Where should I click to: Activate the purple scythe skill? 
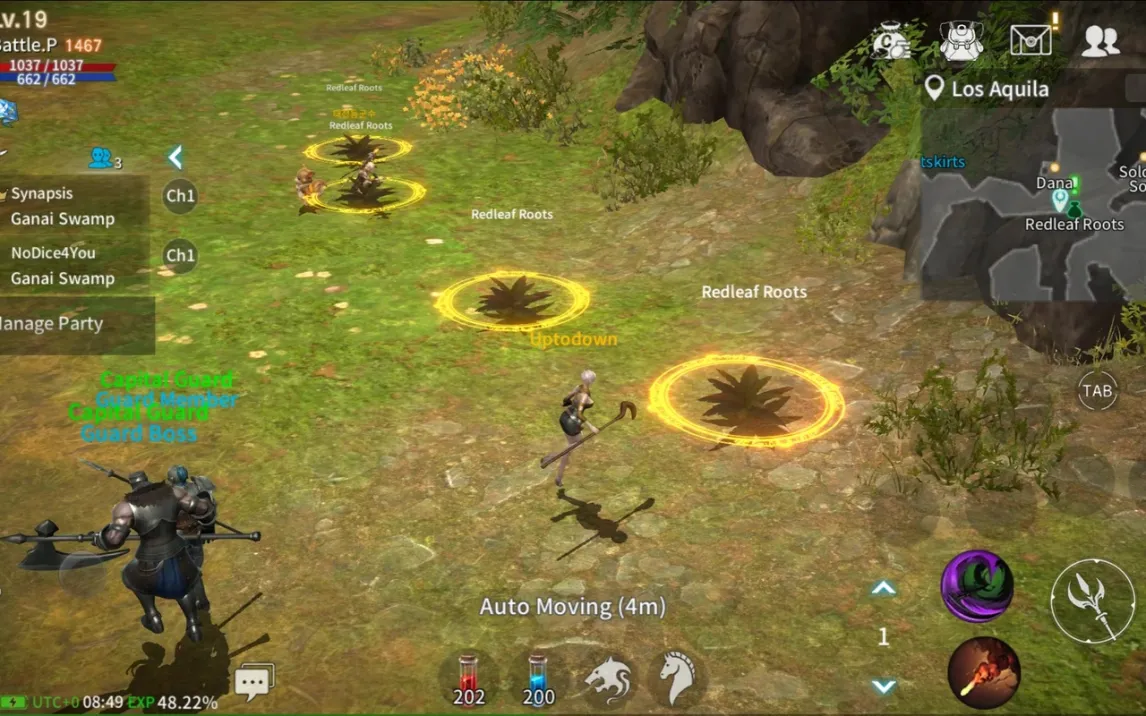click(977, 587)
